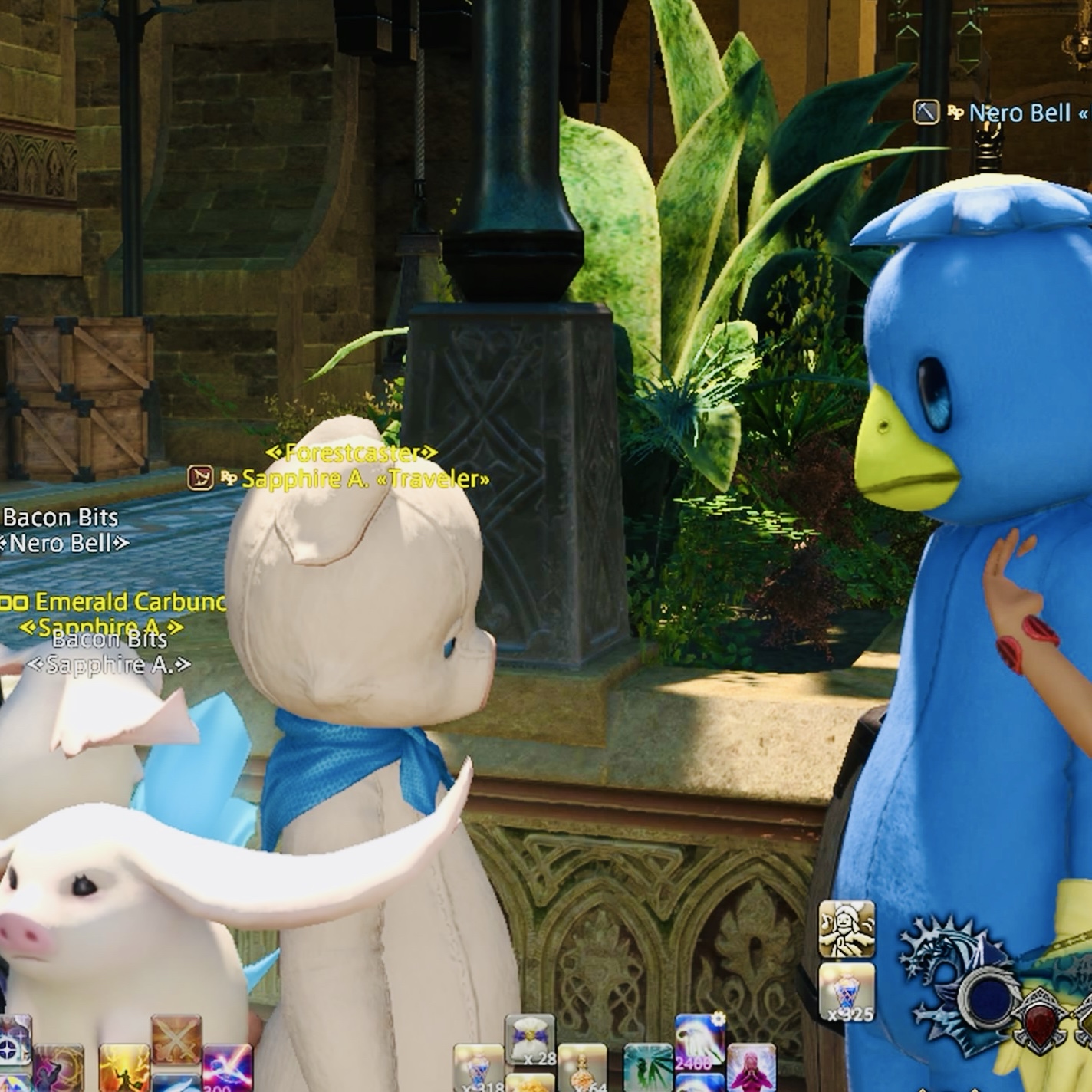The image size is (1092, 1092).
Task: Use the golden leaping figure ability
Action: pyautogui.click(x=124, y=1068)
